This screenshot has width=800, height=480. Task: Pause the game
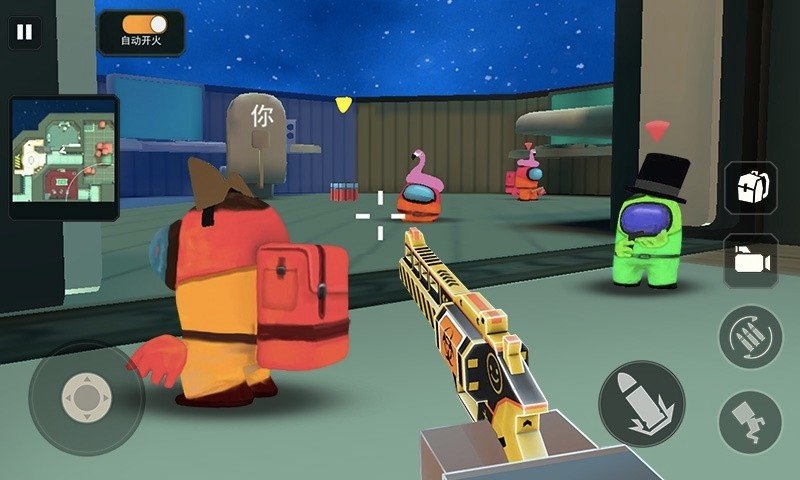click(25, 31)
